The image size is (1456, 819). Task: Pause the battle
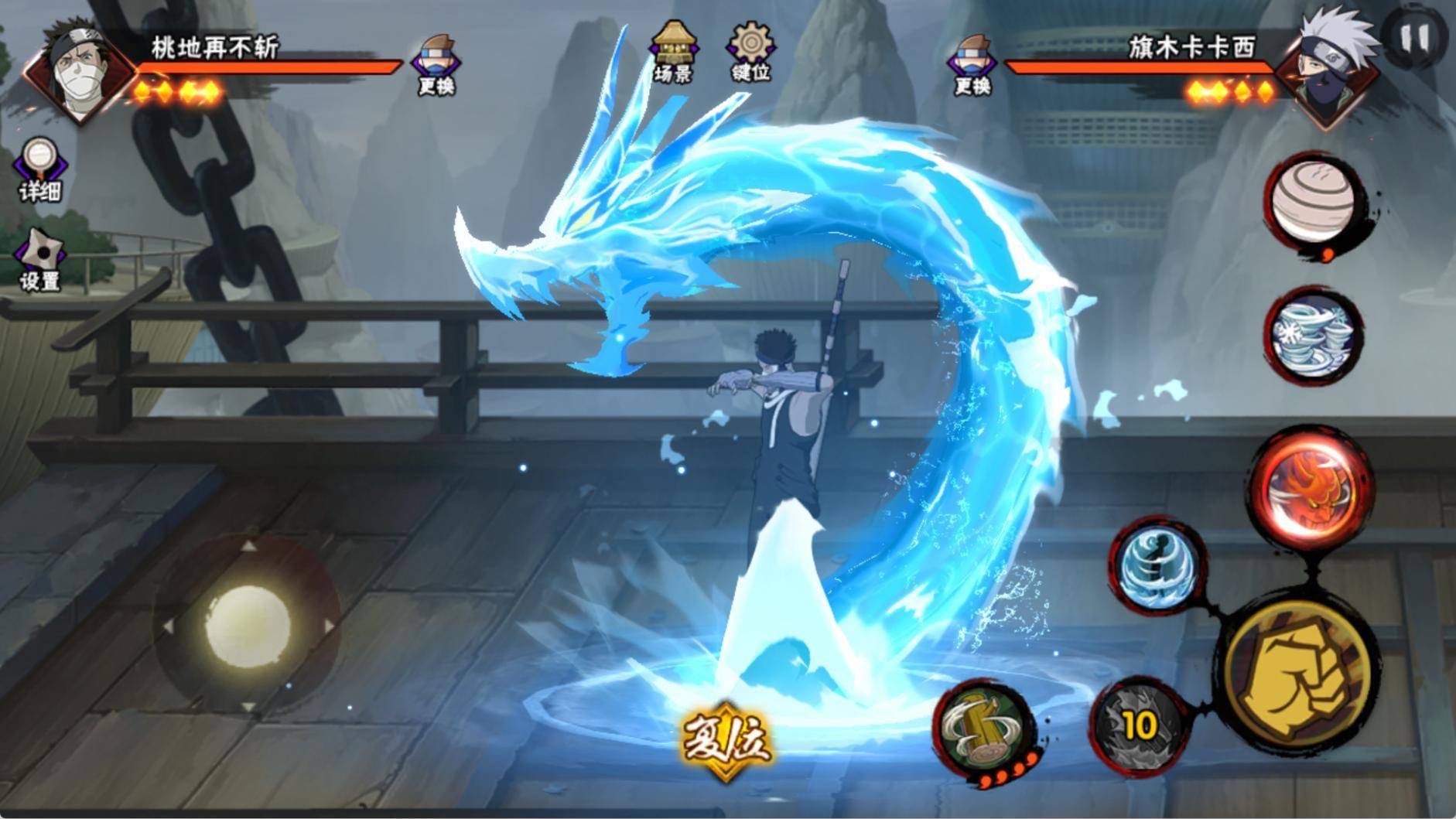[1415, 37]
